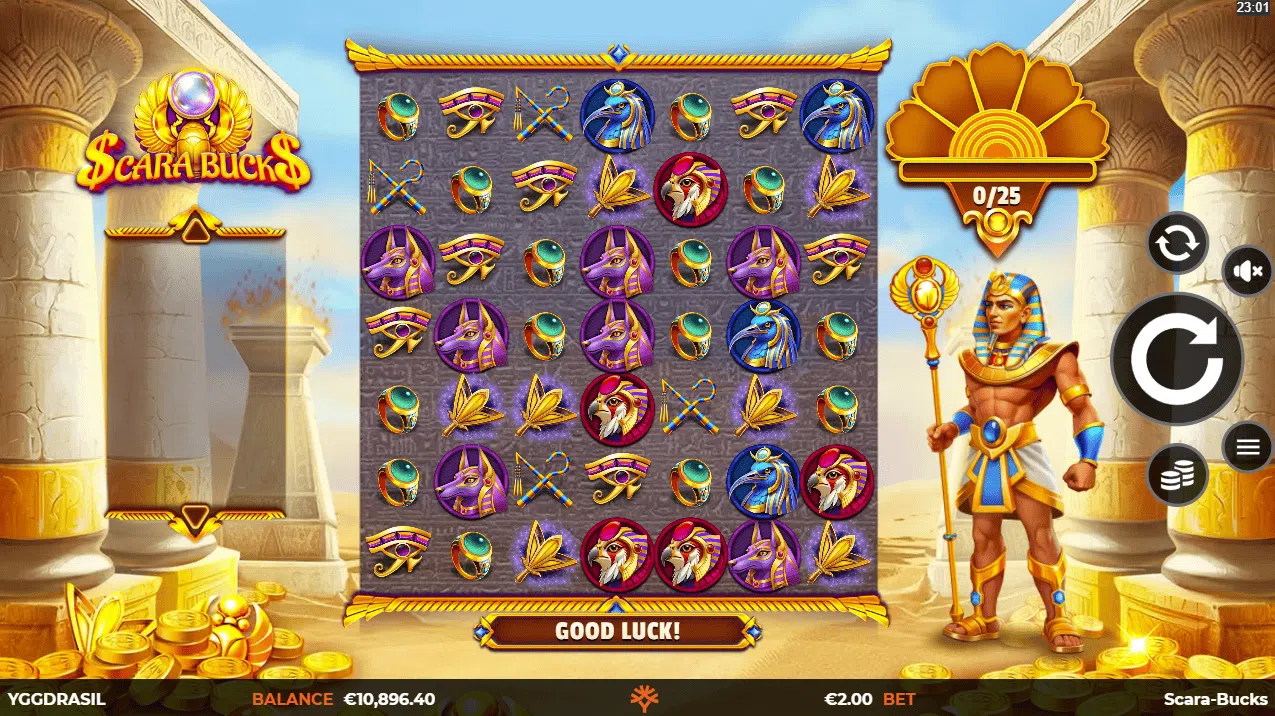Open the coin stack bet settings
The image size is (1275, 716).
[x=1177, y=475]
